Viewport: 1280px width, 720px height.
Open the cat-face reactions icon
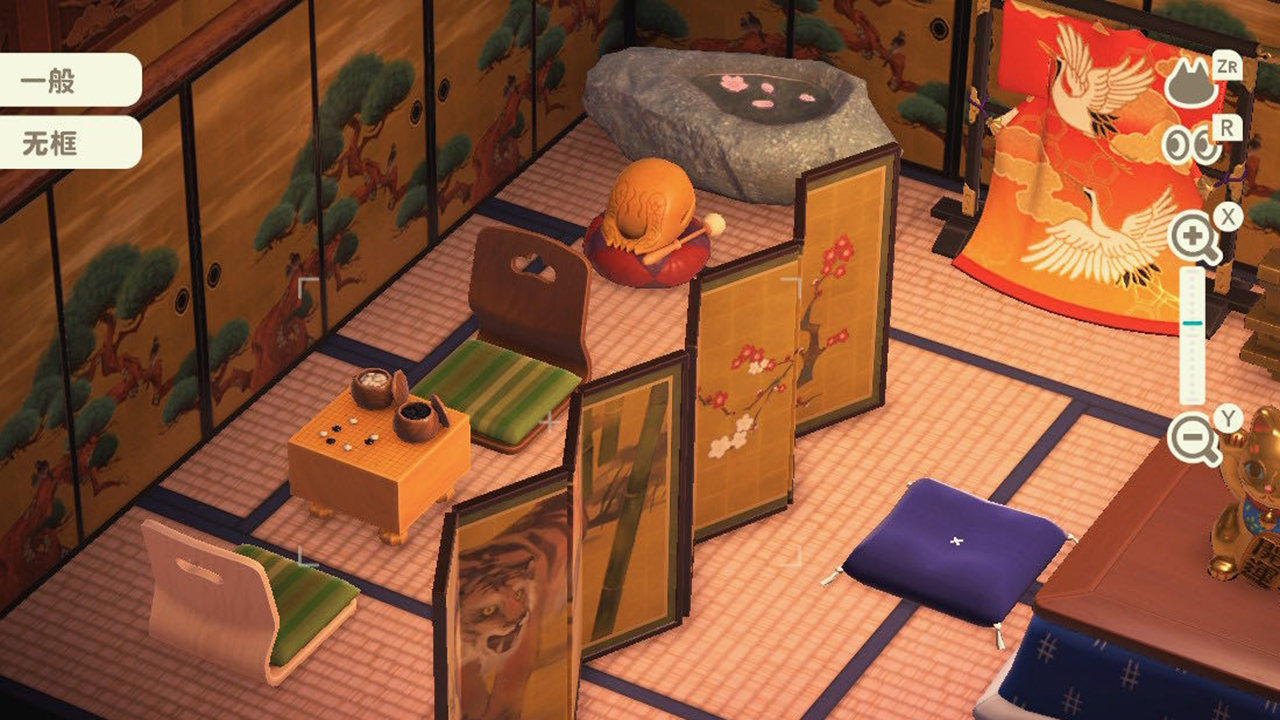(x=1191, y=85)
